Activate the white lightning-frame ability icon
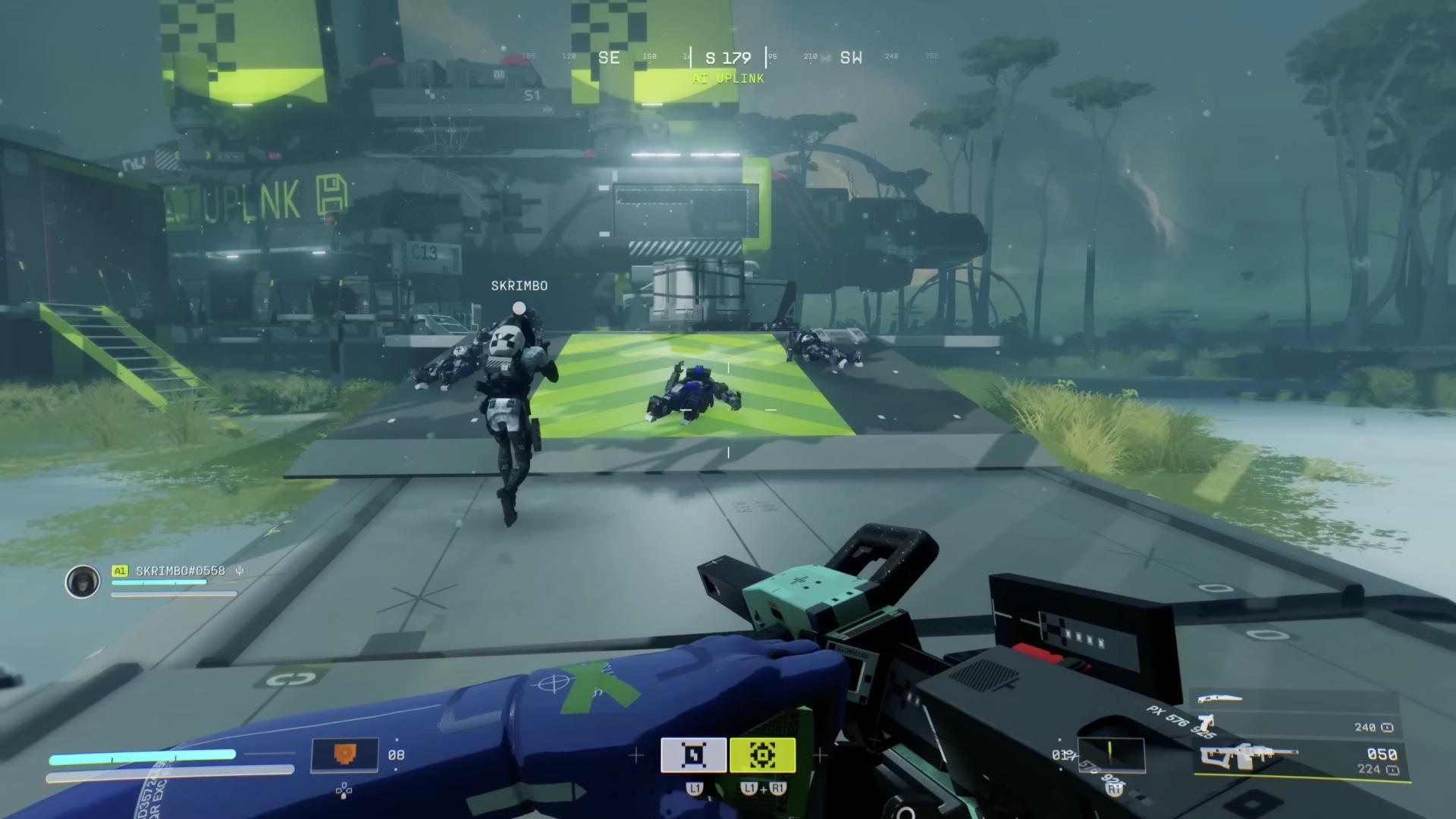This screenshot has height=819, width=1456. click(693, 755)
